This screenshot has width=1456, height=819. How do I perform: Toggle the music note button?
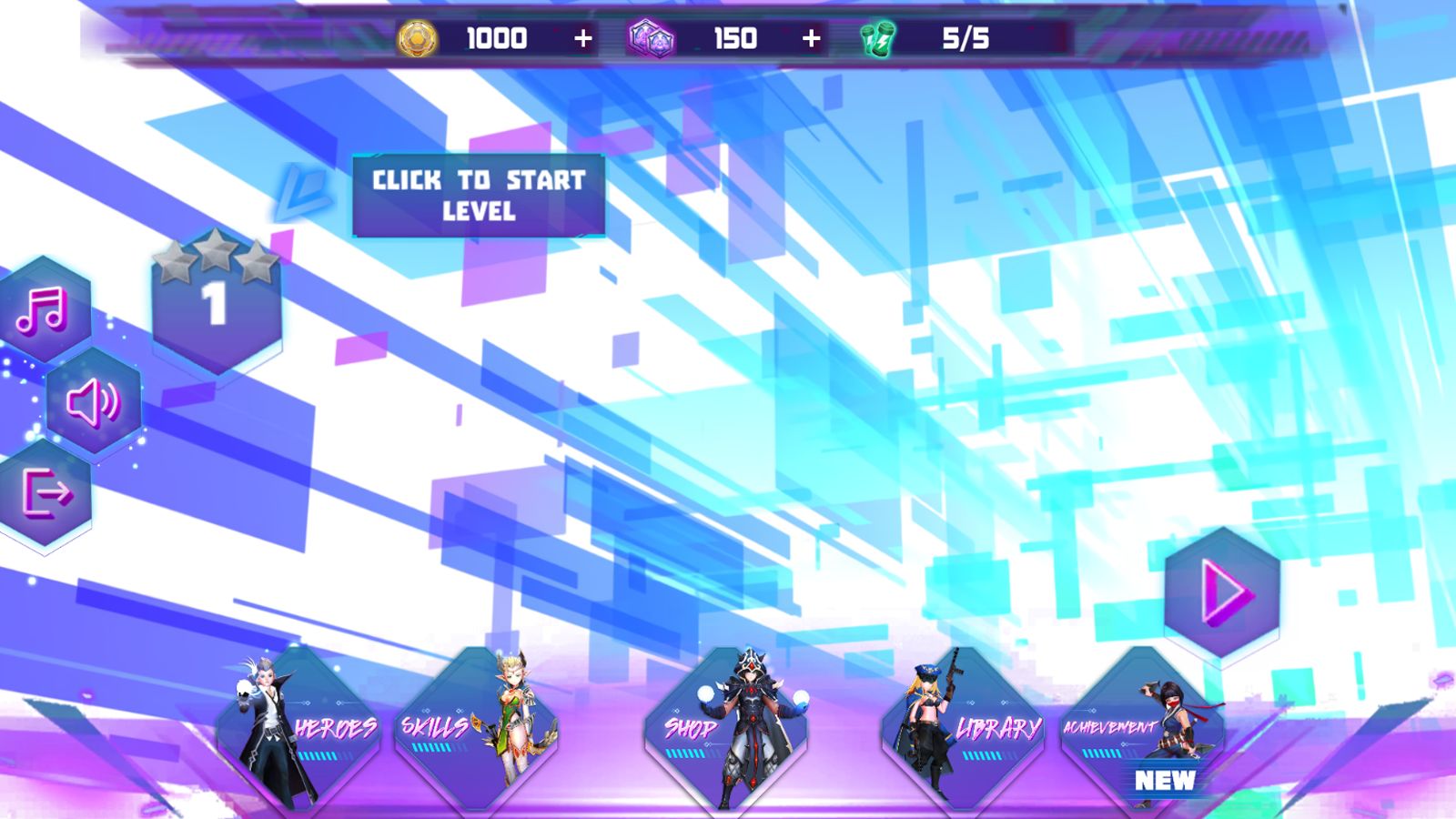[43, 310]
